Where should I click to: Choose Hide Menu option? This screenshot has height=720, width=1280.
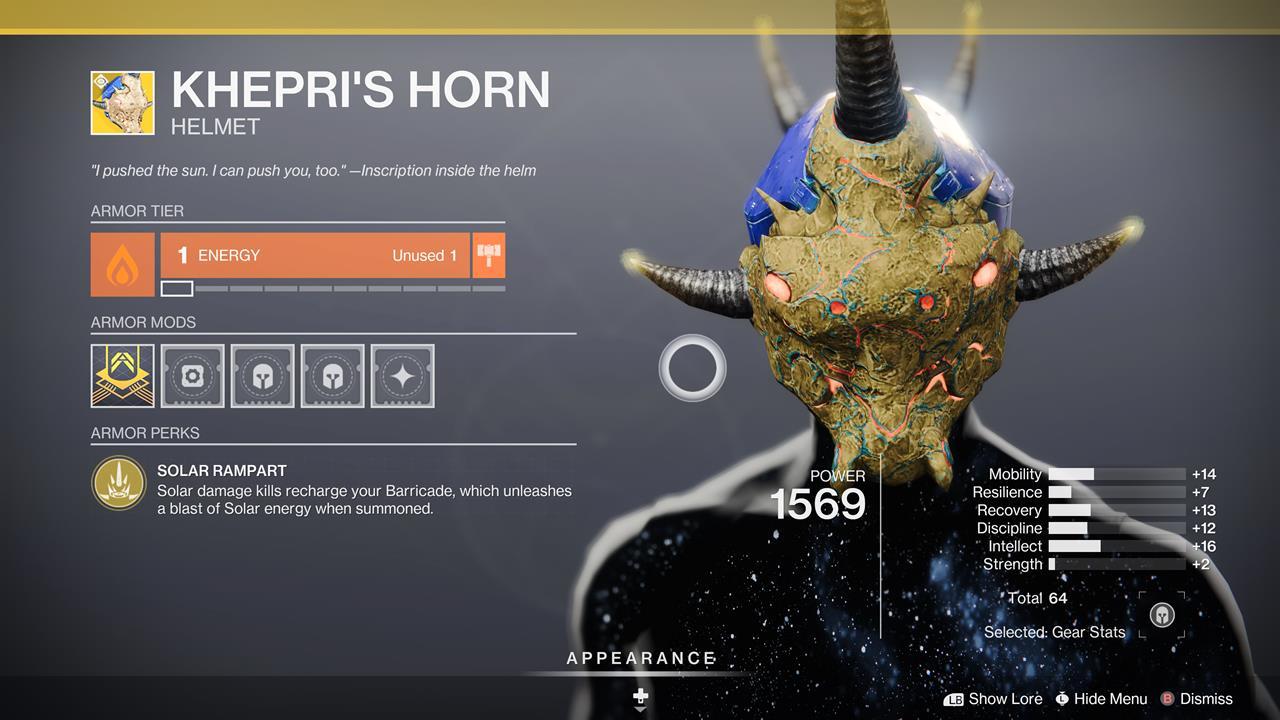click(x=1101, y=699)
